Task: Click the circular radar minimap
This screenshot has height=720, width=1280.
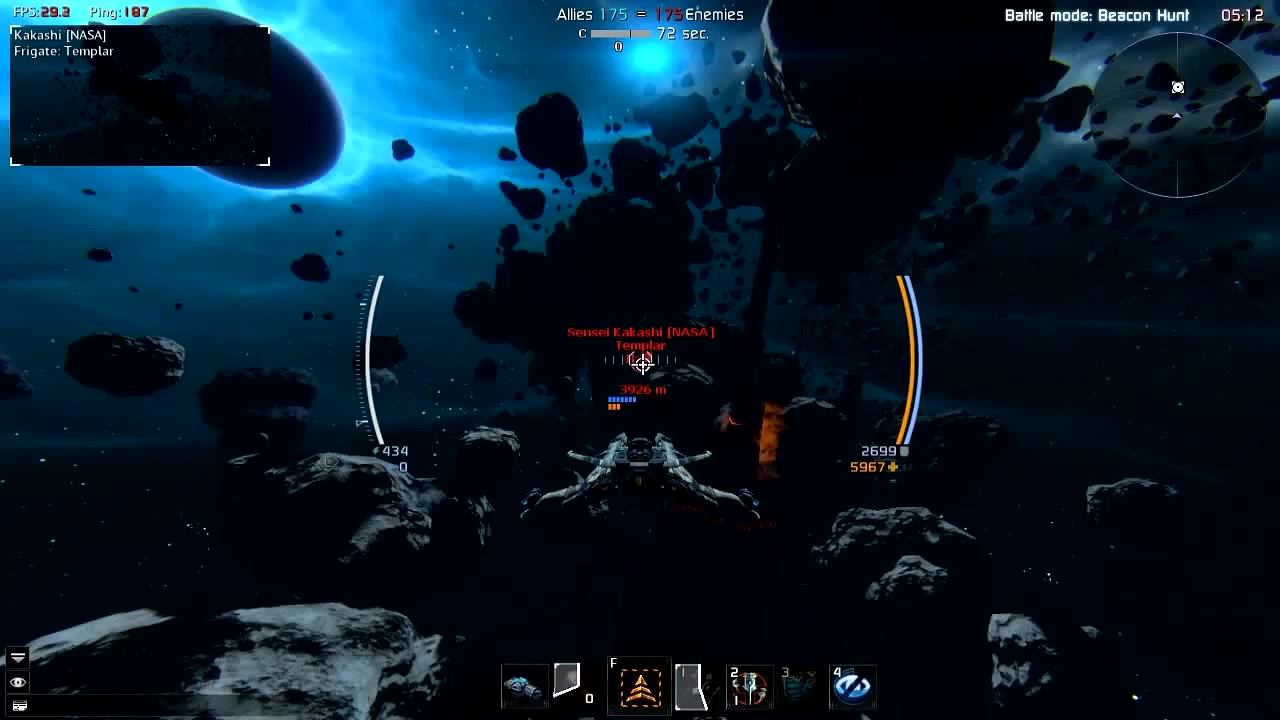Action: click(1177, 115)
